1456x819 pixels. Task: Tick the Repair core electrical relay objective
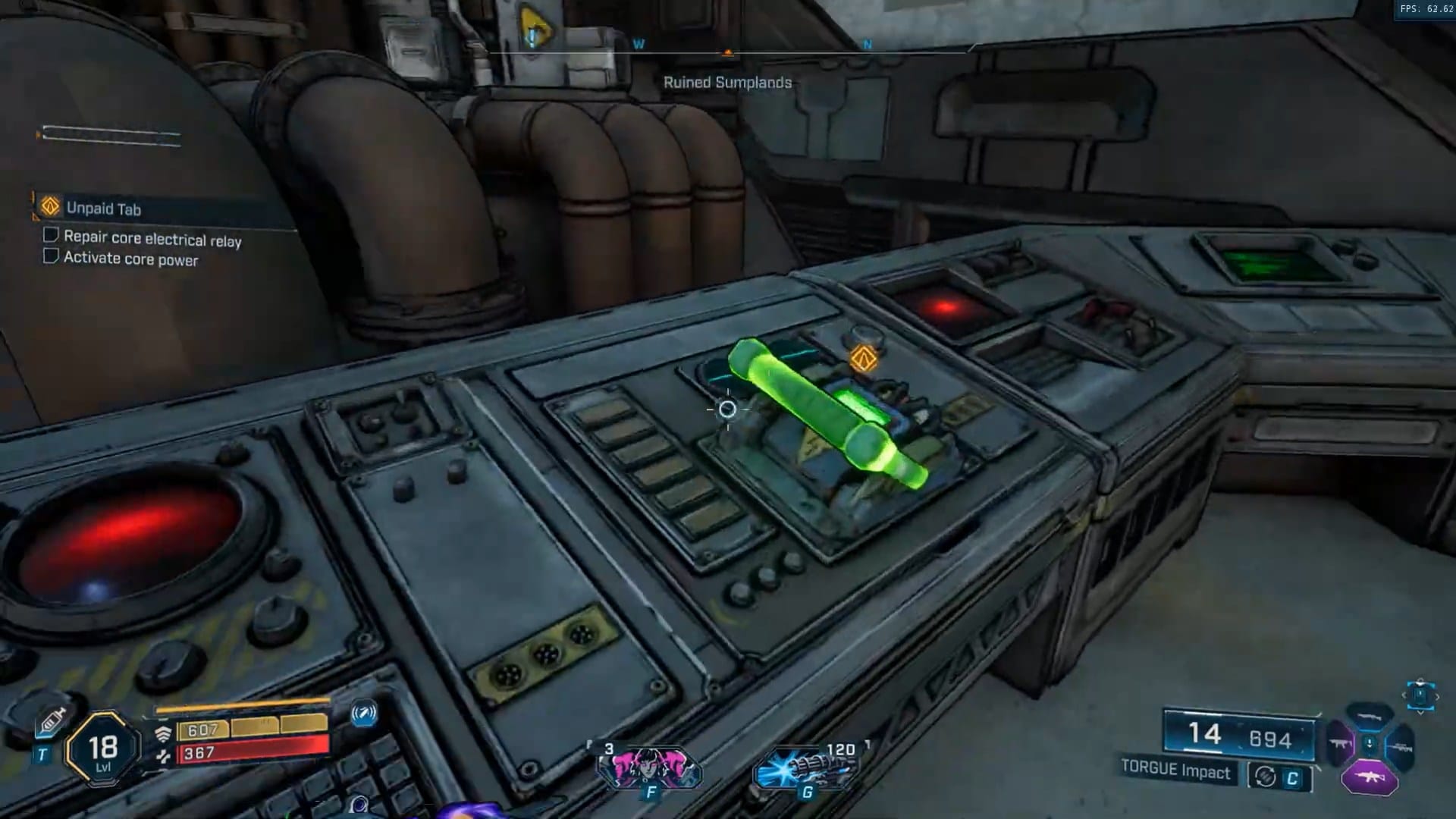point(51,235)
